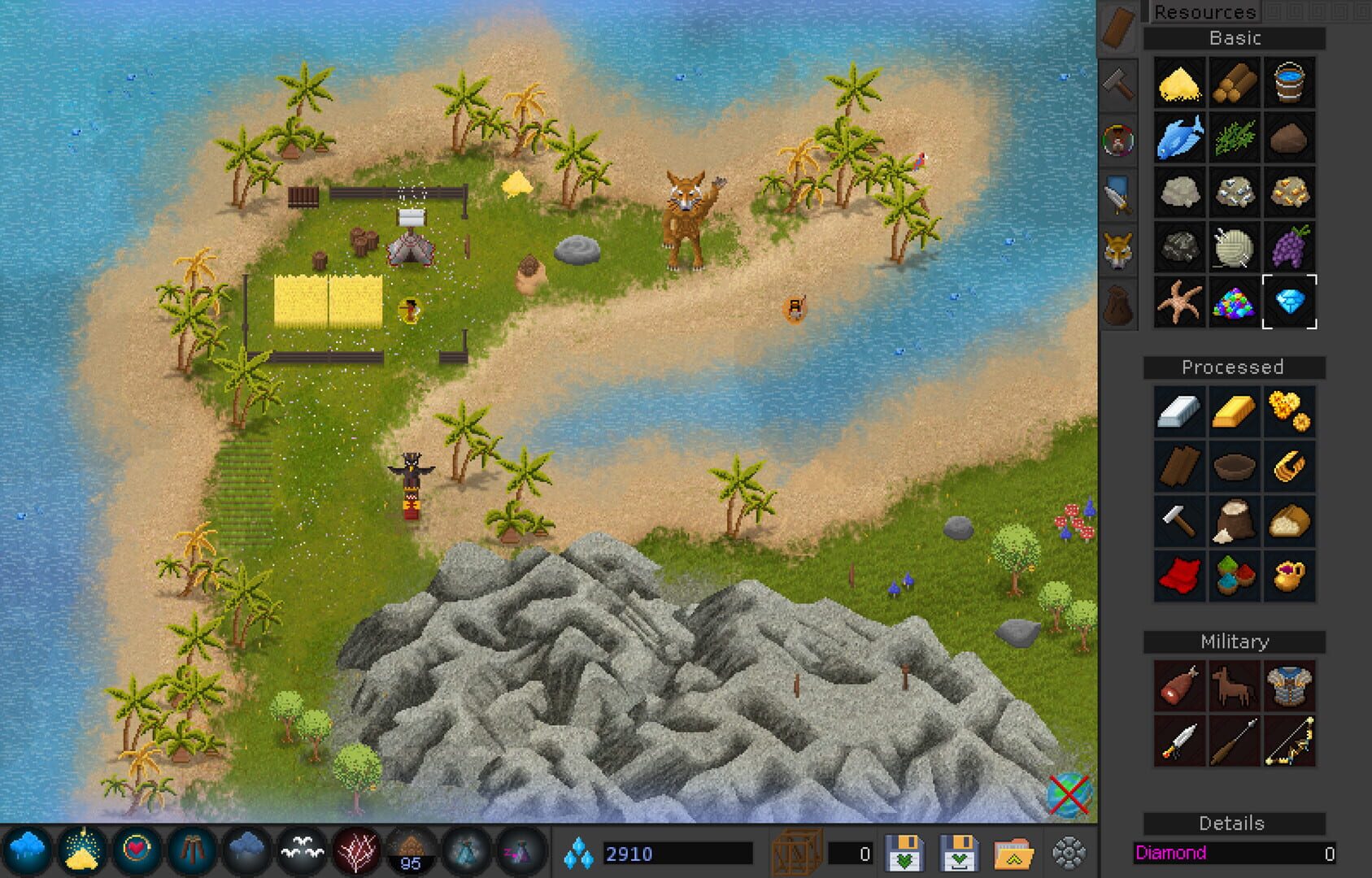Viewport: 1372px width, 878px height.
Task: Select the diamond resource in Basic section
Action: click(1291, 302)
